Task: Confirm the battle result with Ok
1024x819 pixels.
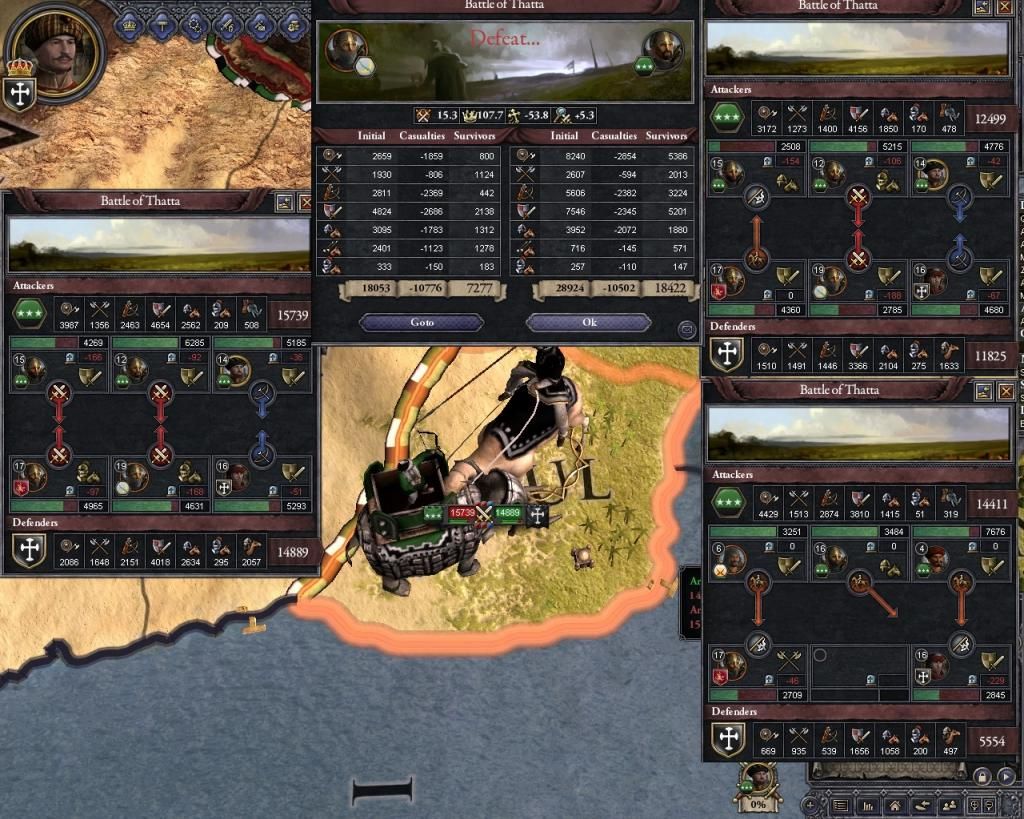Action: [x=588, y=323]
